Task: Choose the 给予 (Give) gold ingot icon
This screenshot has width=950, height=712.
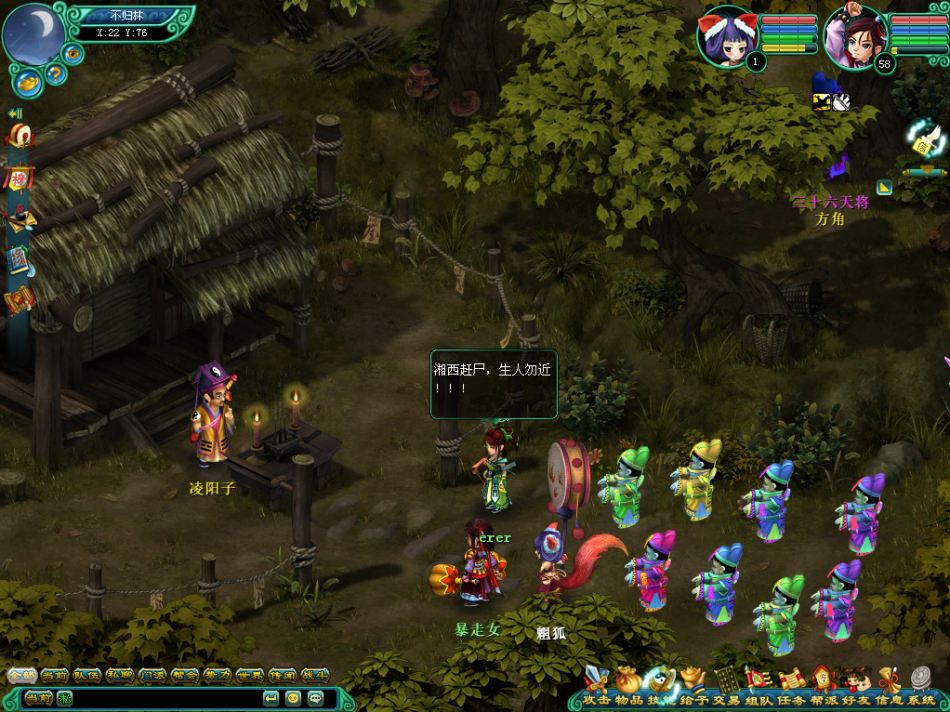Action: point(692,682)
